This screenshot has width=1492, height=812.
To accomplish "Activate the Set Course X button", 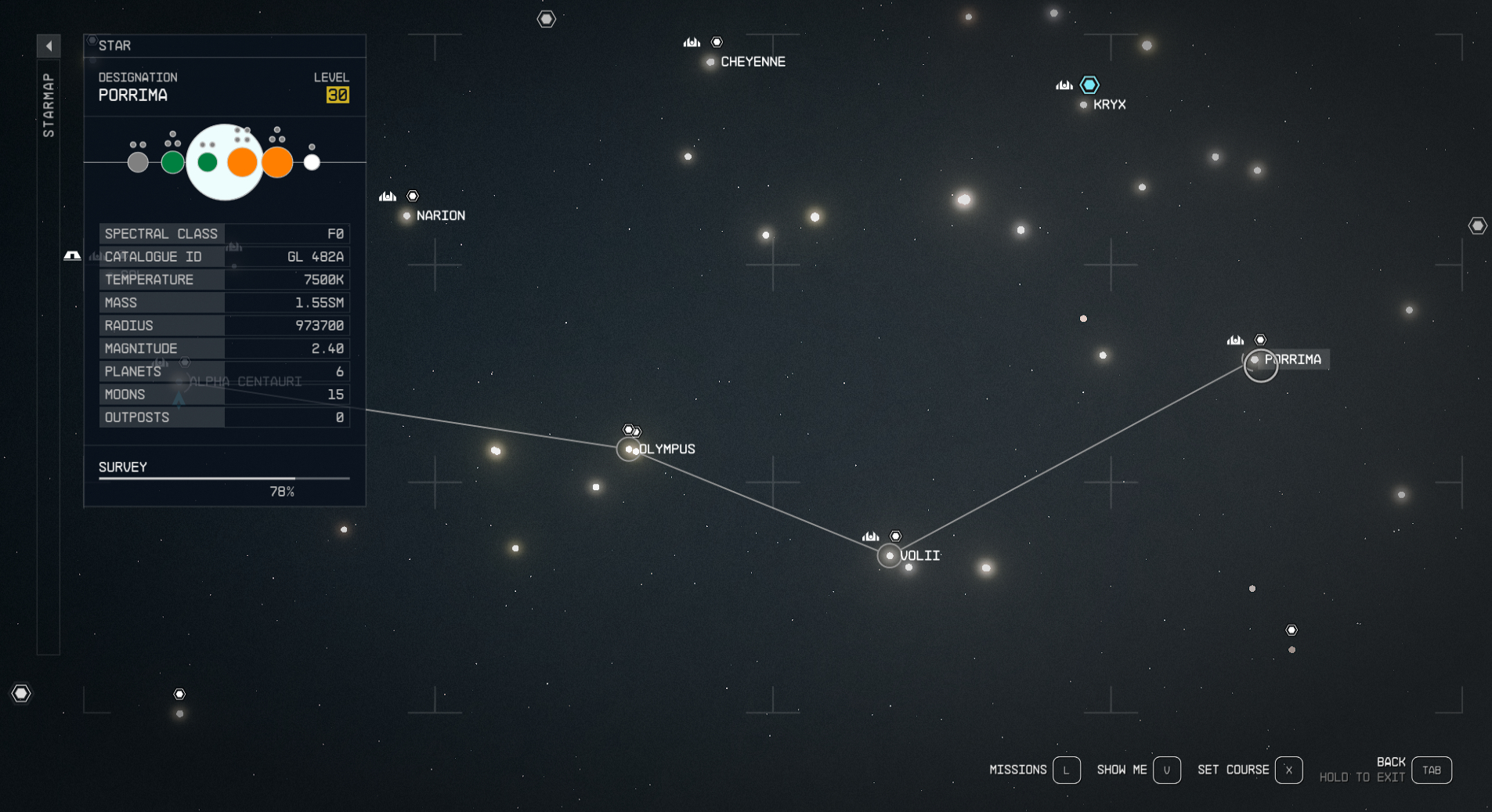I will [1288, 770].
